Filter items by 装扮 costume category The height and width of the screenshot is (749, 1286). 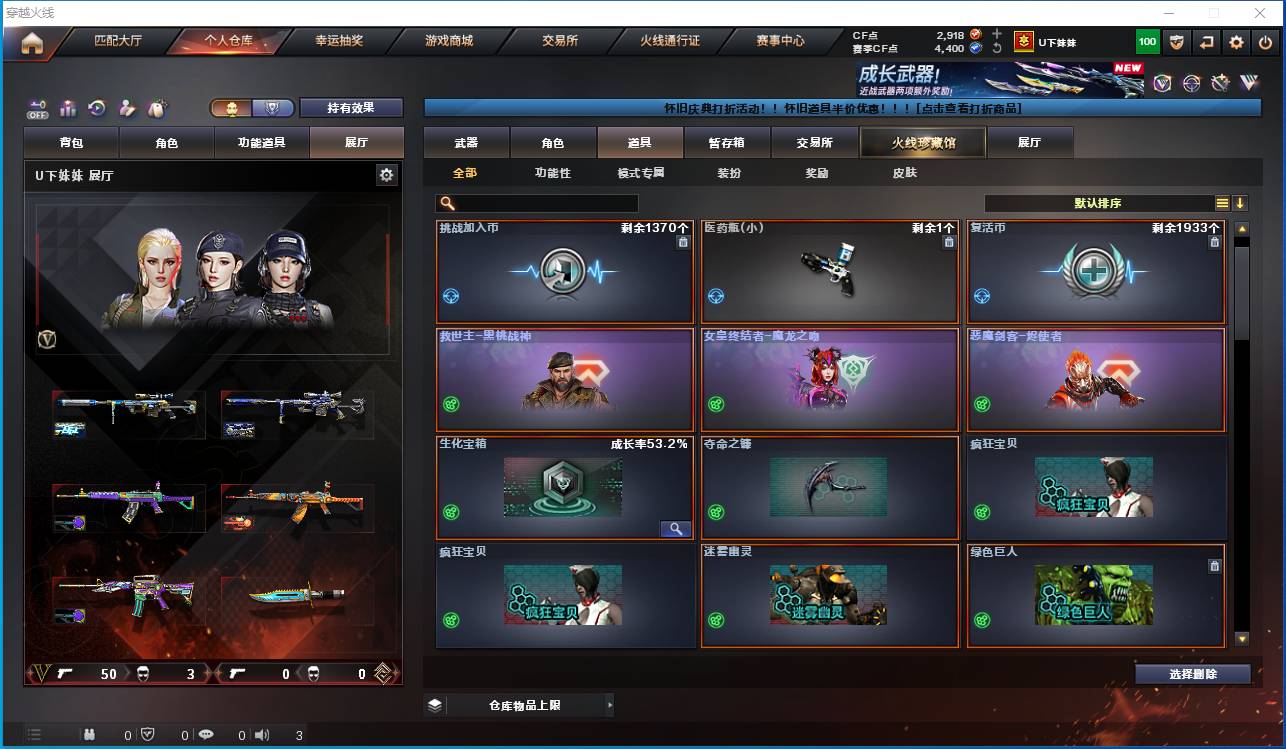point(729,173)
